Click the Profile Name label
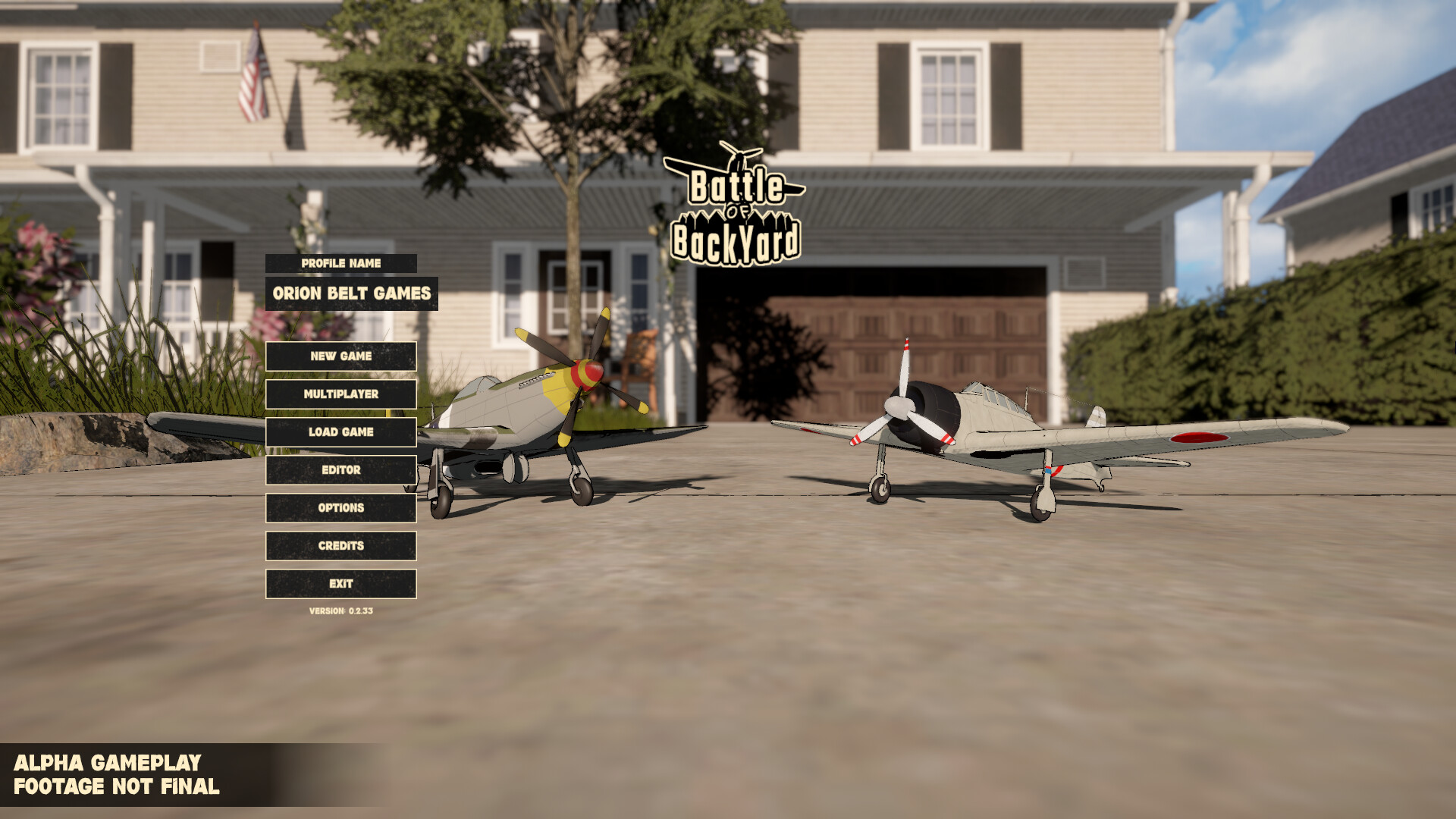This screenshot has width=1456, height=819. point(340,264)
